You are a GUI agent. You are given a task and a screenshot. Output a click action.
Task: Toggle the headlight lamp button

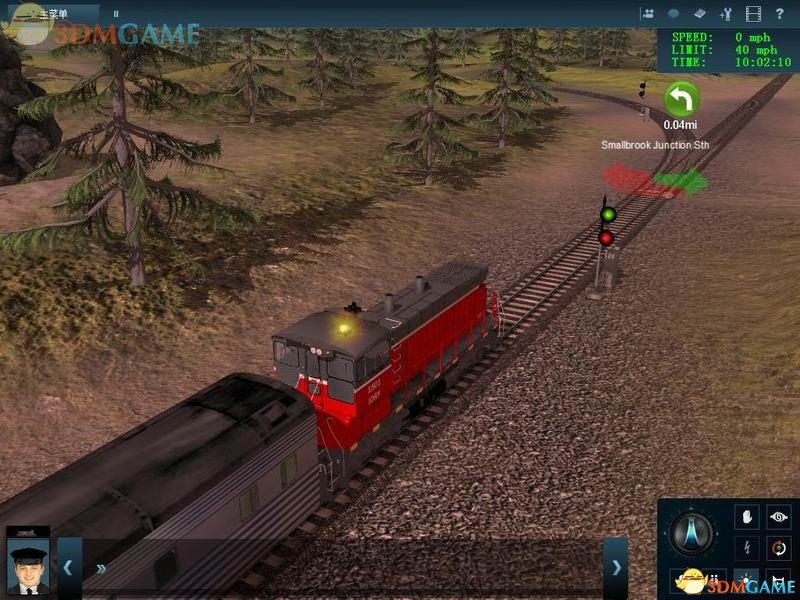click(747, 580)
